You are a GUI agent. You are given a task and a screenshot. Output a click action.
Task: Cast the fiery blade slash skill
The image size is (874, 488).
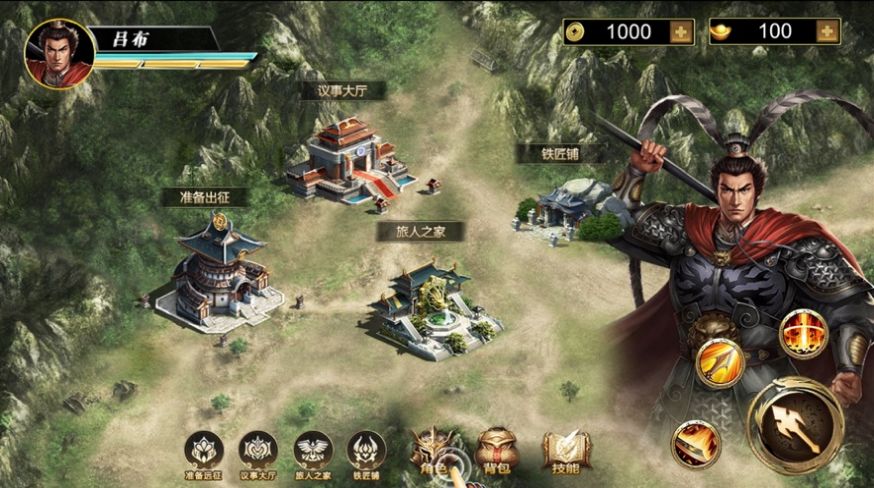[x=695, y=444]
